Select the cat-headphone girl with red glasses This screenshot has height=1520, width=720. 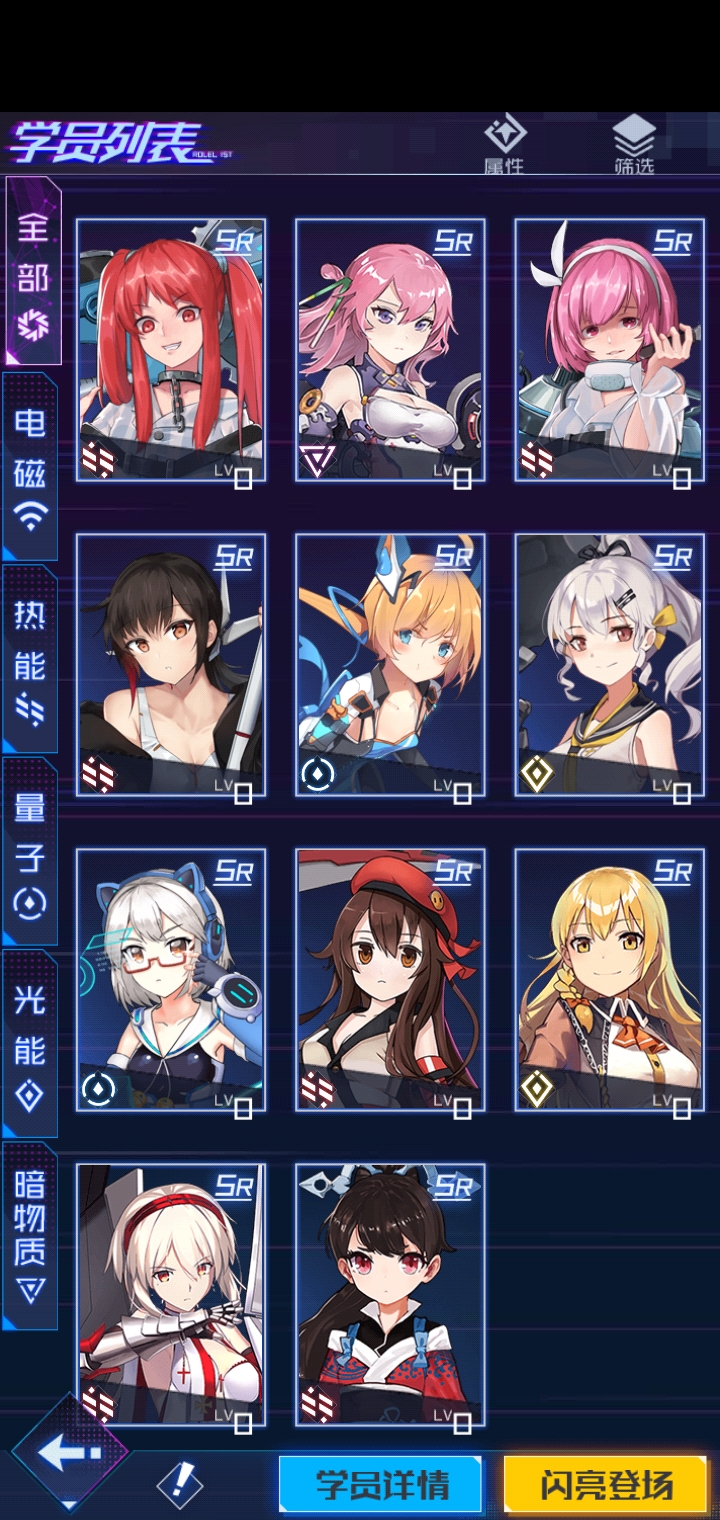(171, 980)
